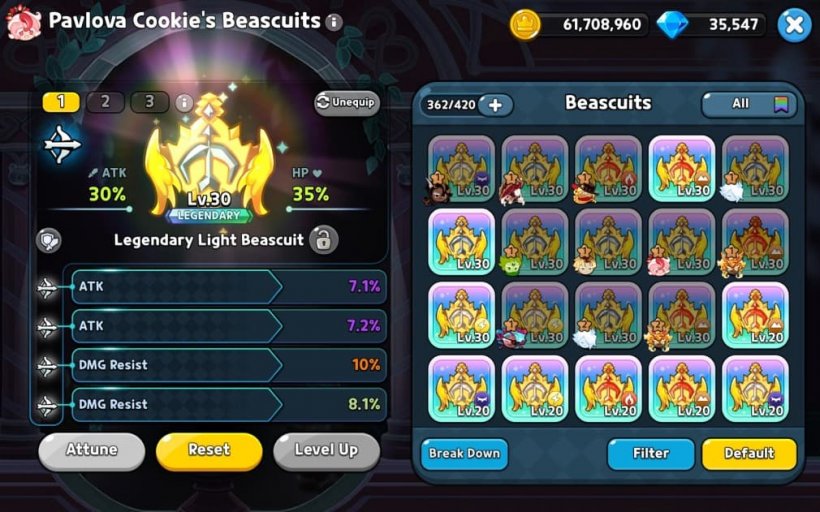Select the DMG Resist 10% stat row
820x512 pixels.
[x=226, y=365]
